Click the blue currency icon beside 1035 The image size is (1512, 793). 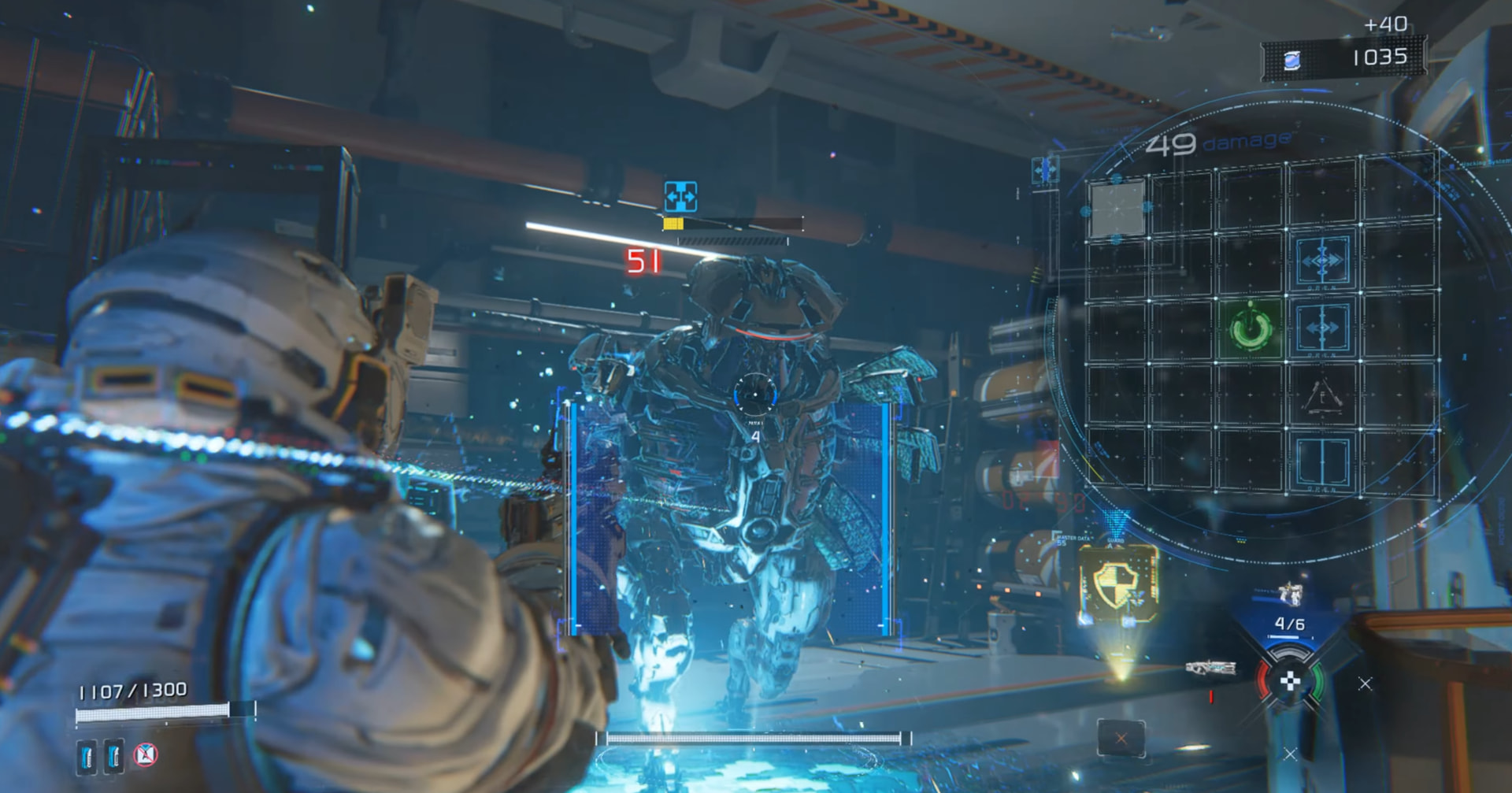click(x=1292, y=59)
